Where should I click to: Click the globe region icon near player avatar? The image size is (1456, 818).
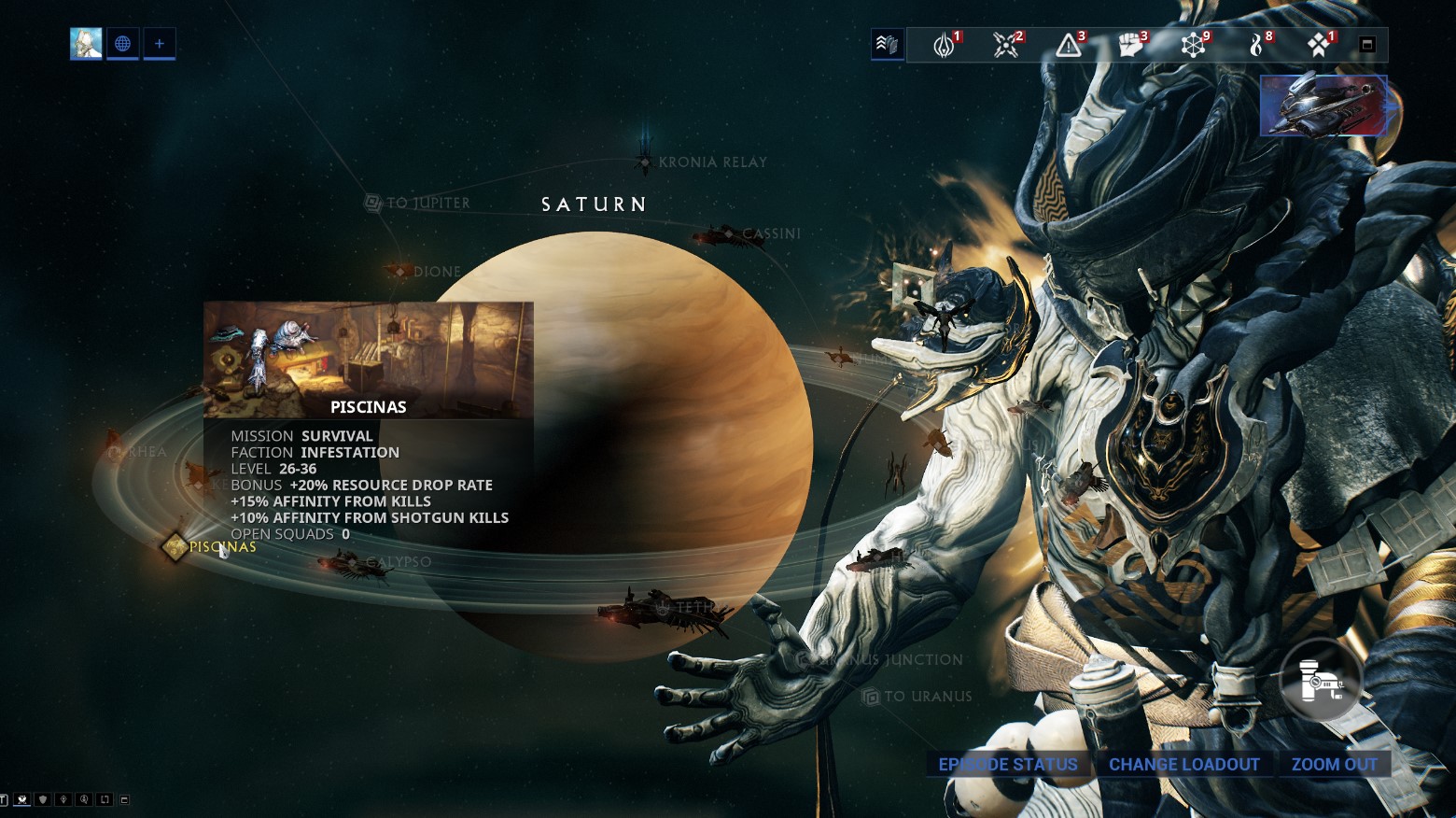click(x=122, y=43)
